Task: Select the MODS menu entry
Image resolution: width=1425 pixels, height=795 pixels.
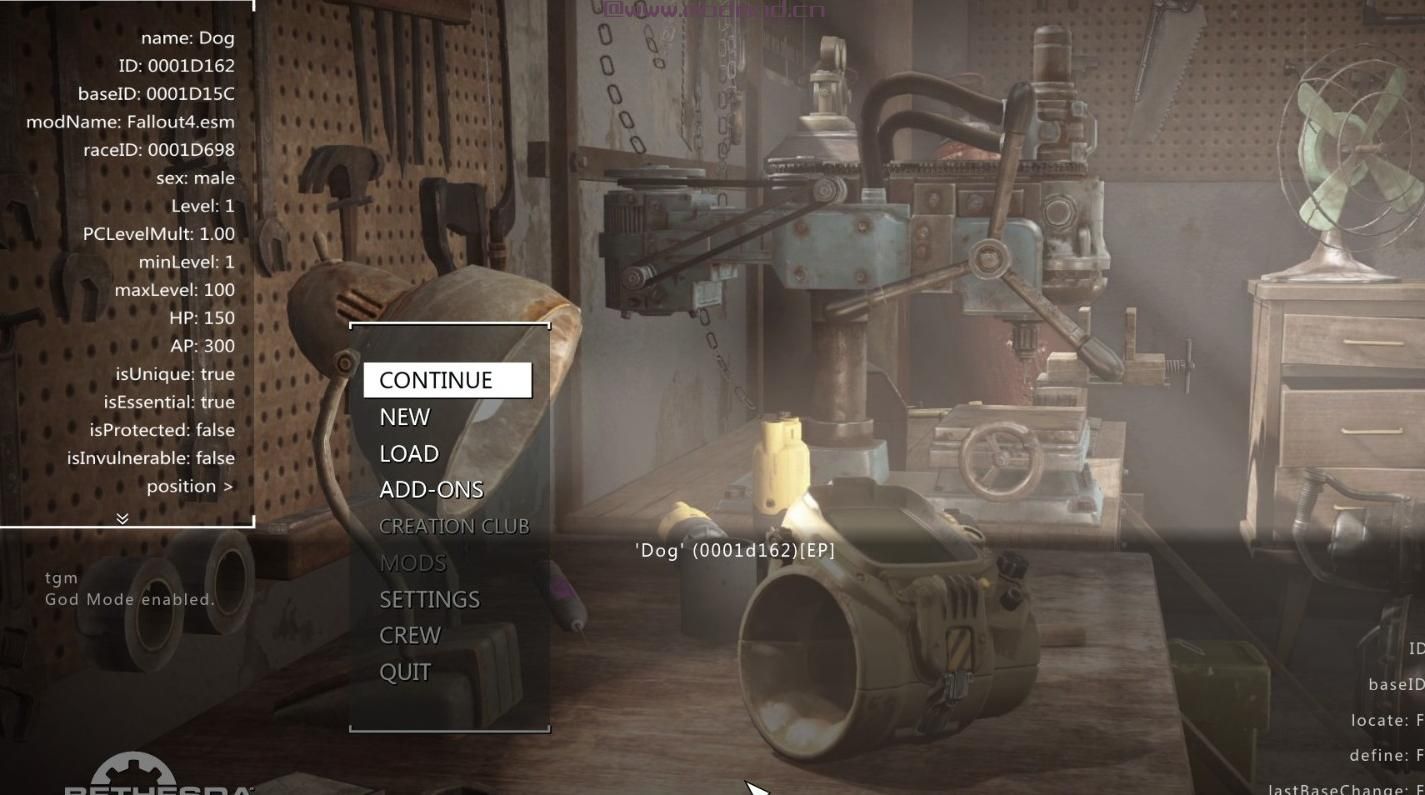Action: pyautogui.click(x=412, y=563)
